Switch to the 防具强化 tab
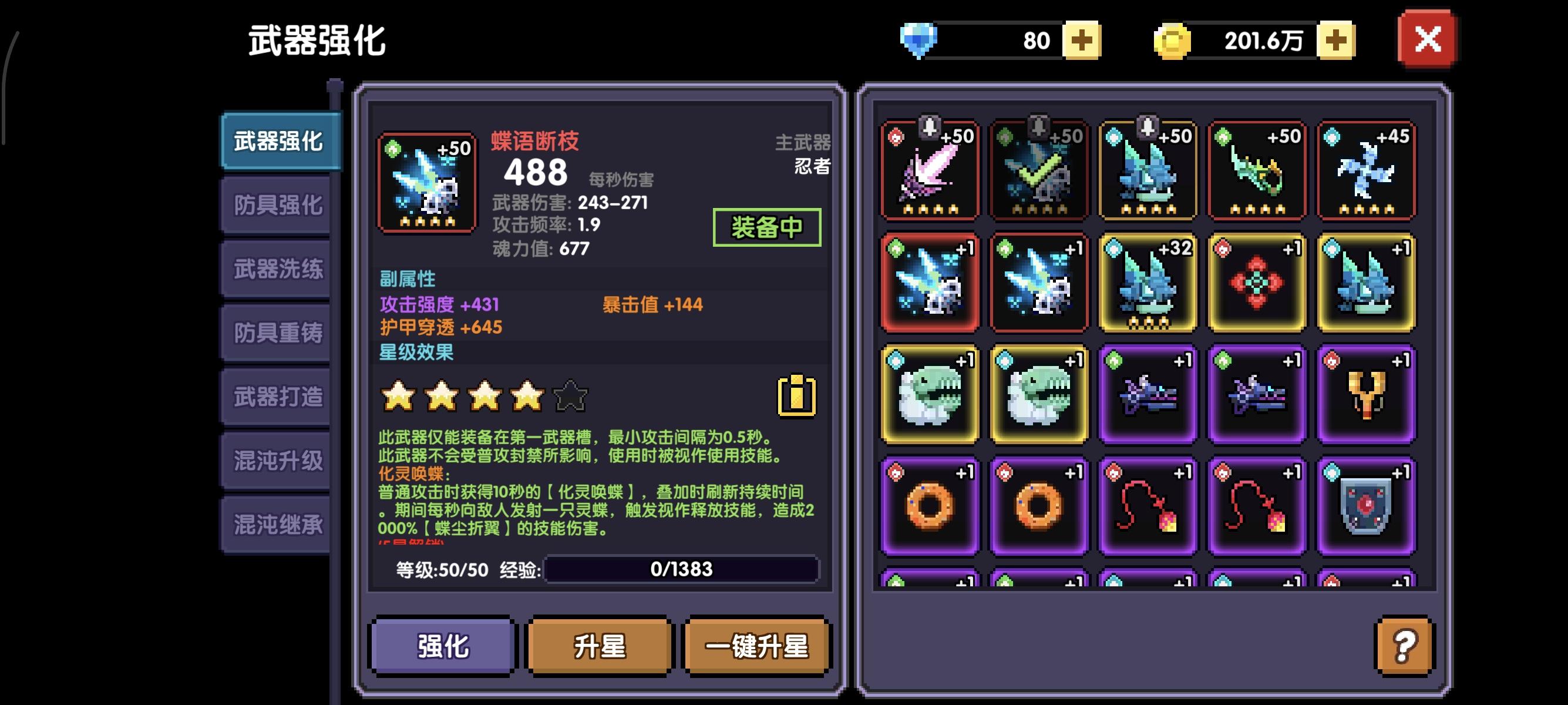Image resolution: width=1568 pixels, height=705 pixels. [277, 203]
